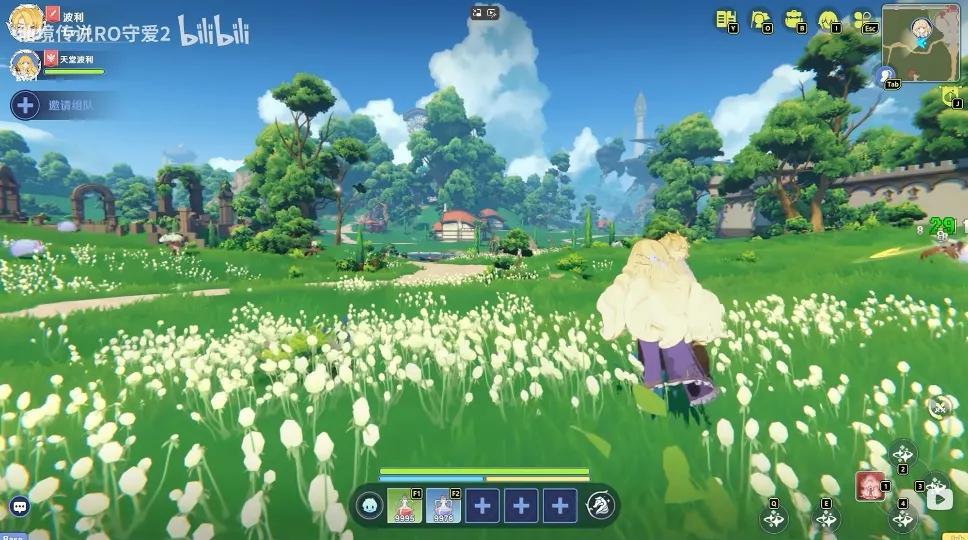Image resolution: width=968 pixels, height=540 pixels.
Task: Click the camera icon at top center
Action: pos(484,12)
